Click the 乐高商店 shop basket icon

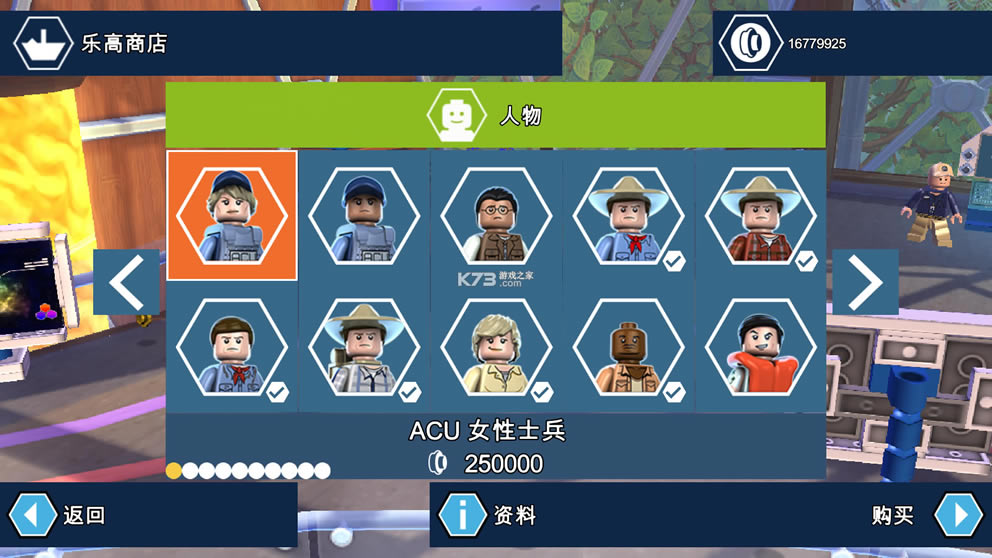[42, 43]
